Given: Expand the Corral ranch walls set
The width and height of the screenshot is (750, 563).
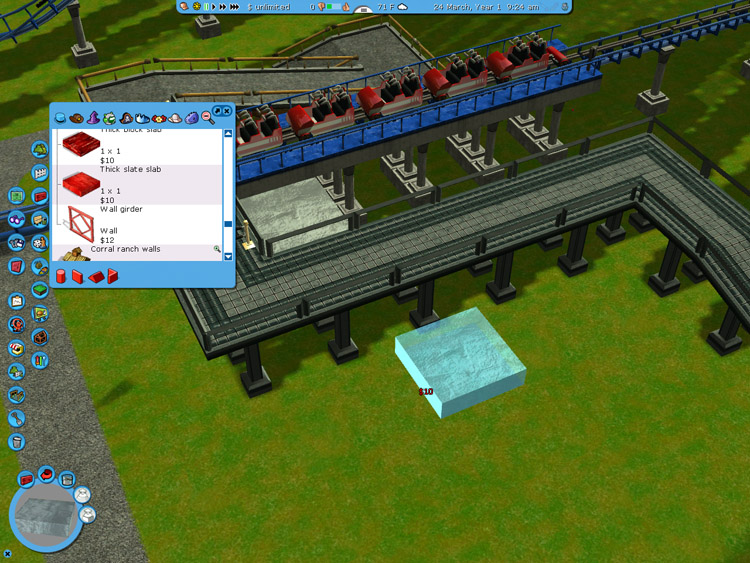Looking at the screenshot, I should [216, 249].
